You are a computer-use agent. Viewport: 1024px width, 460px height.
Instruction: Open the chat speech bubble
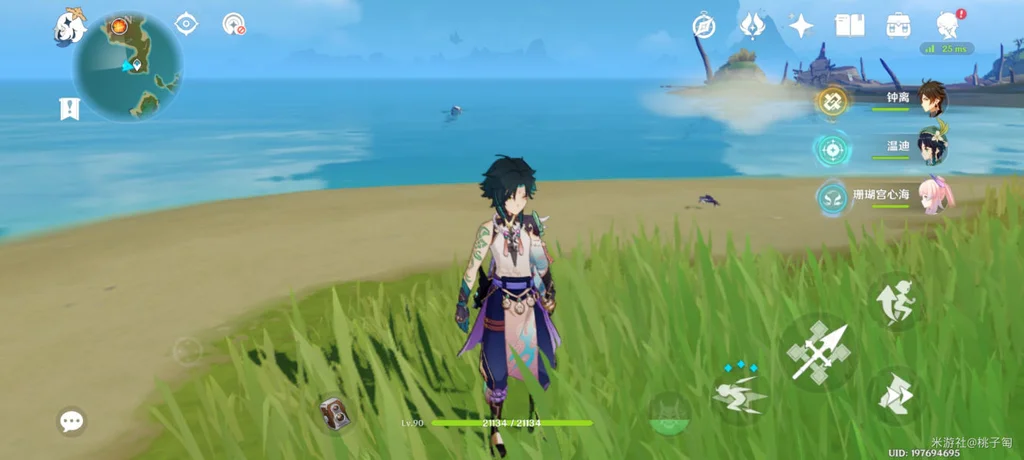pyautogui.click(x=71, y=421)
